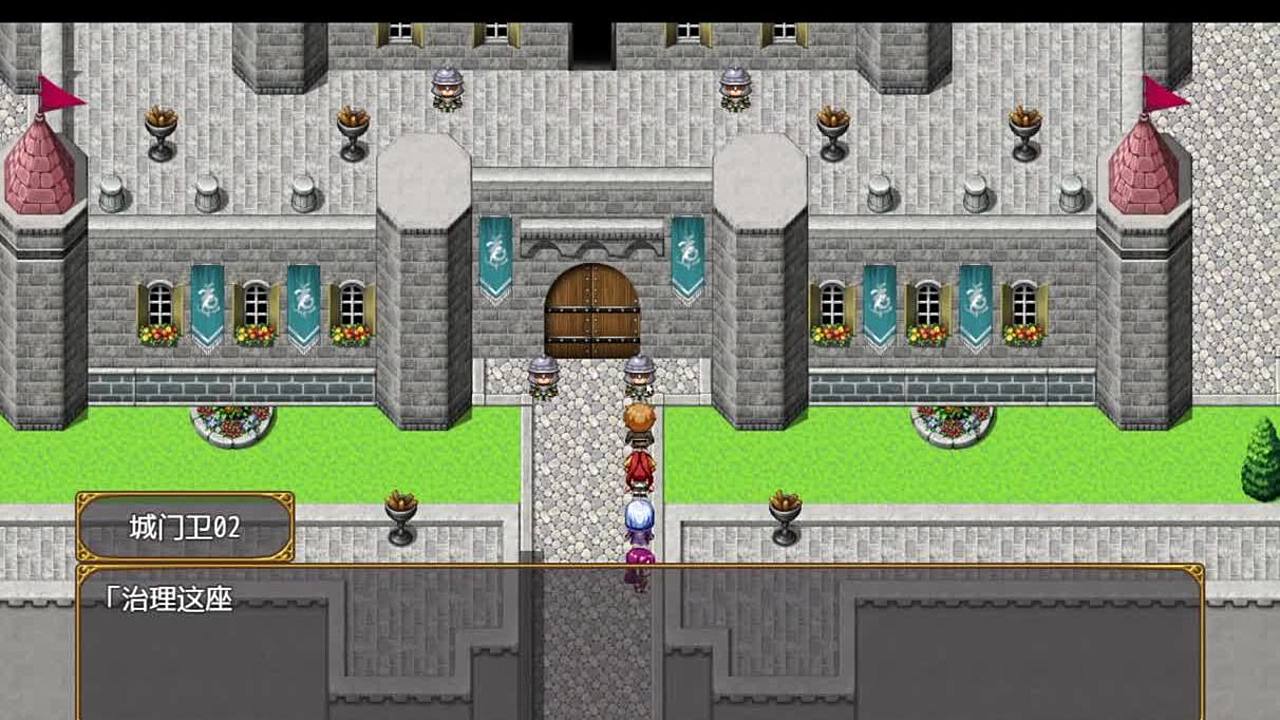Advance the gate guard's dialogue message box
This screenshot has height=720, width=1280.
click(x=640, y=642)
